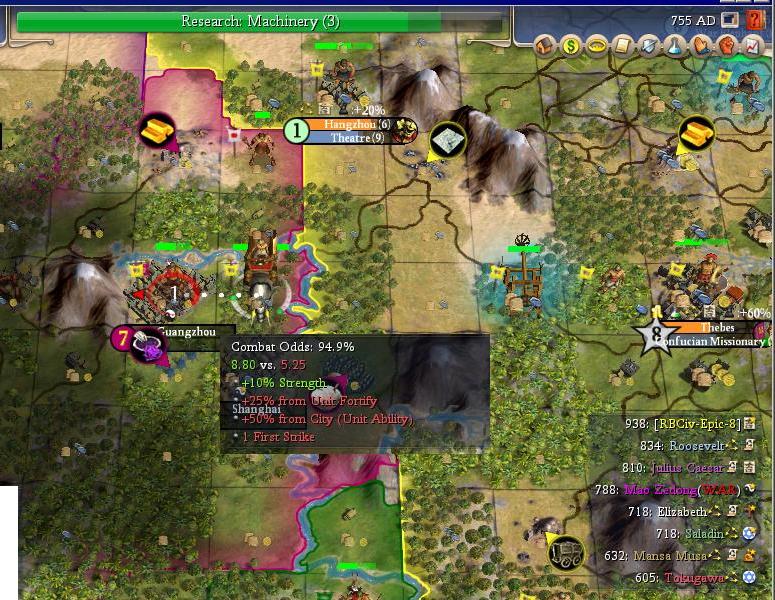Open the main menu monitor icon
The width and height of the screenshot is (775, 600).
coord(731,19)
